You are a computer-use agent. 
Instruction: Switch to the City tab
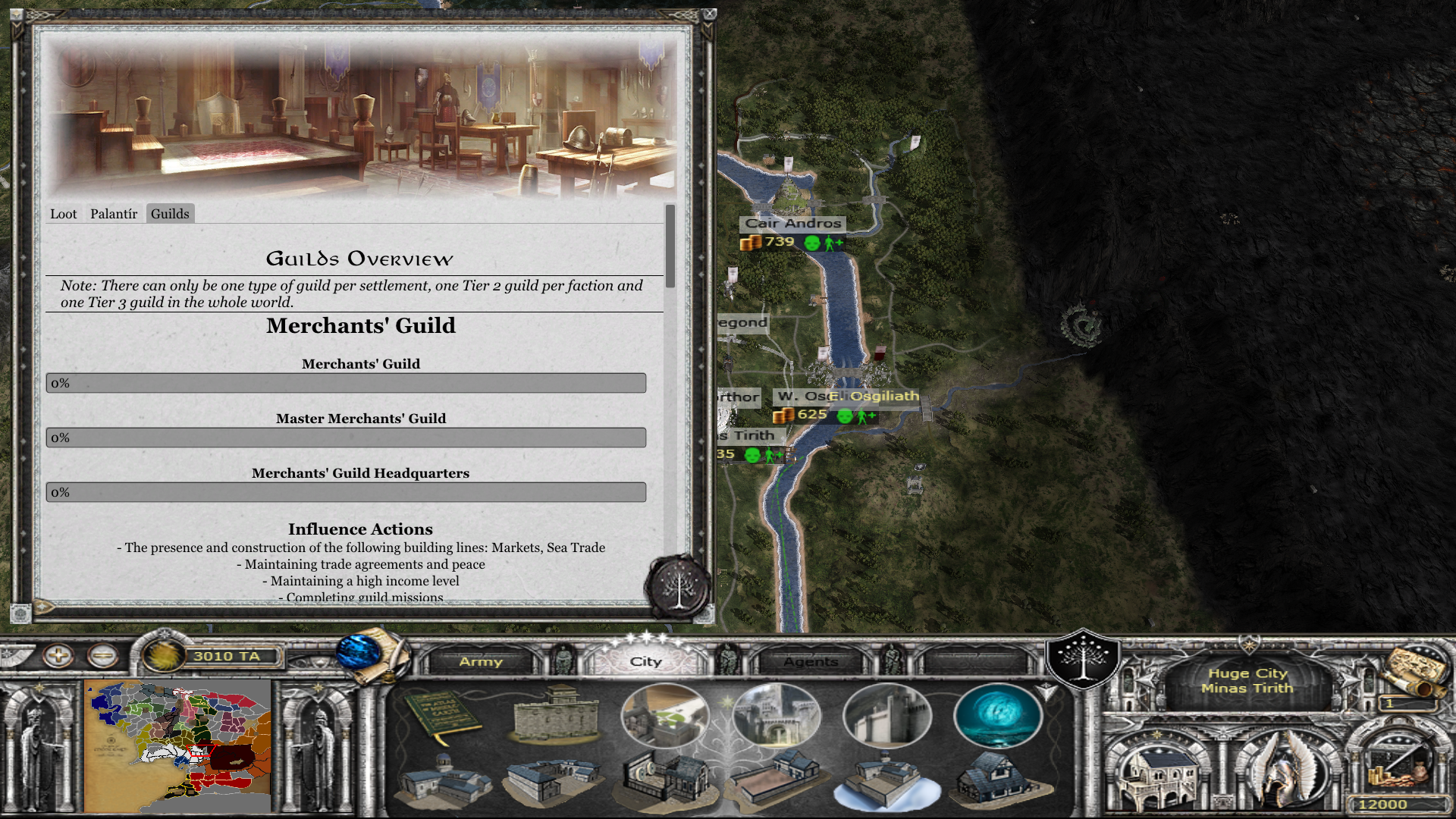pos(645,661)
